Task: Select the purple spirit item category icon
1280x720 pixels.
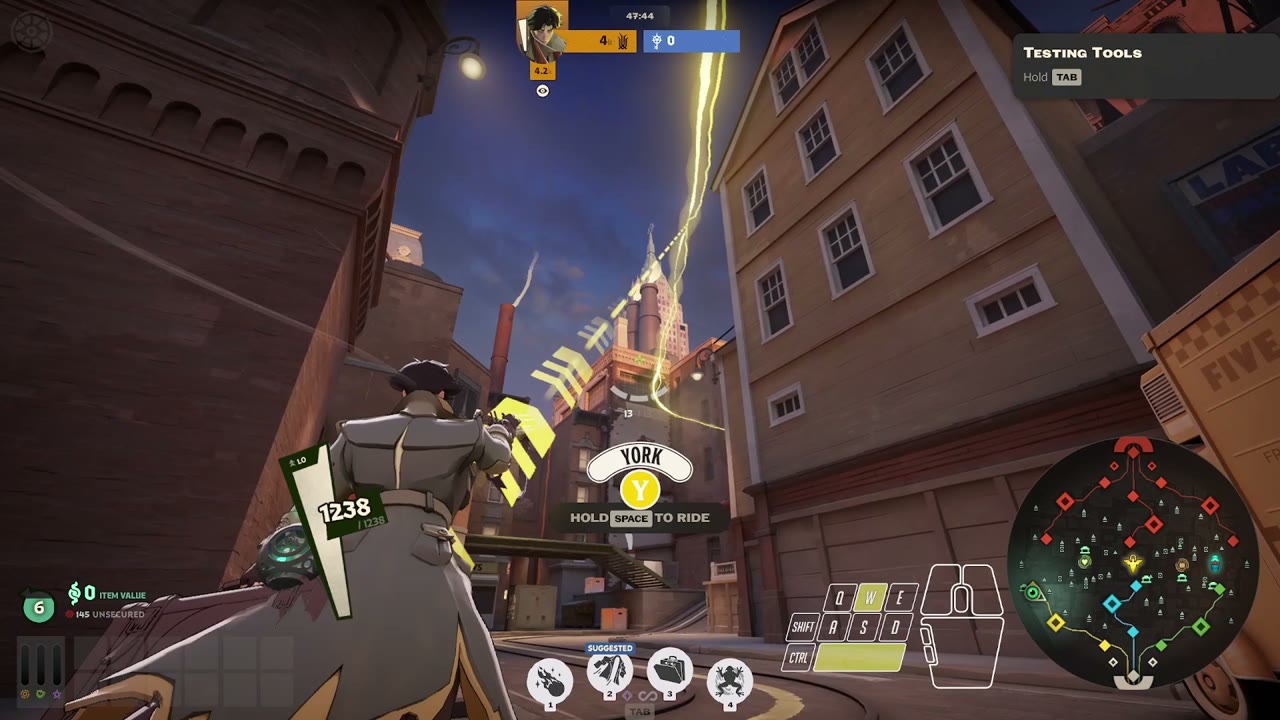Action: click(x=57, y=693)
